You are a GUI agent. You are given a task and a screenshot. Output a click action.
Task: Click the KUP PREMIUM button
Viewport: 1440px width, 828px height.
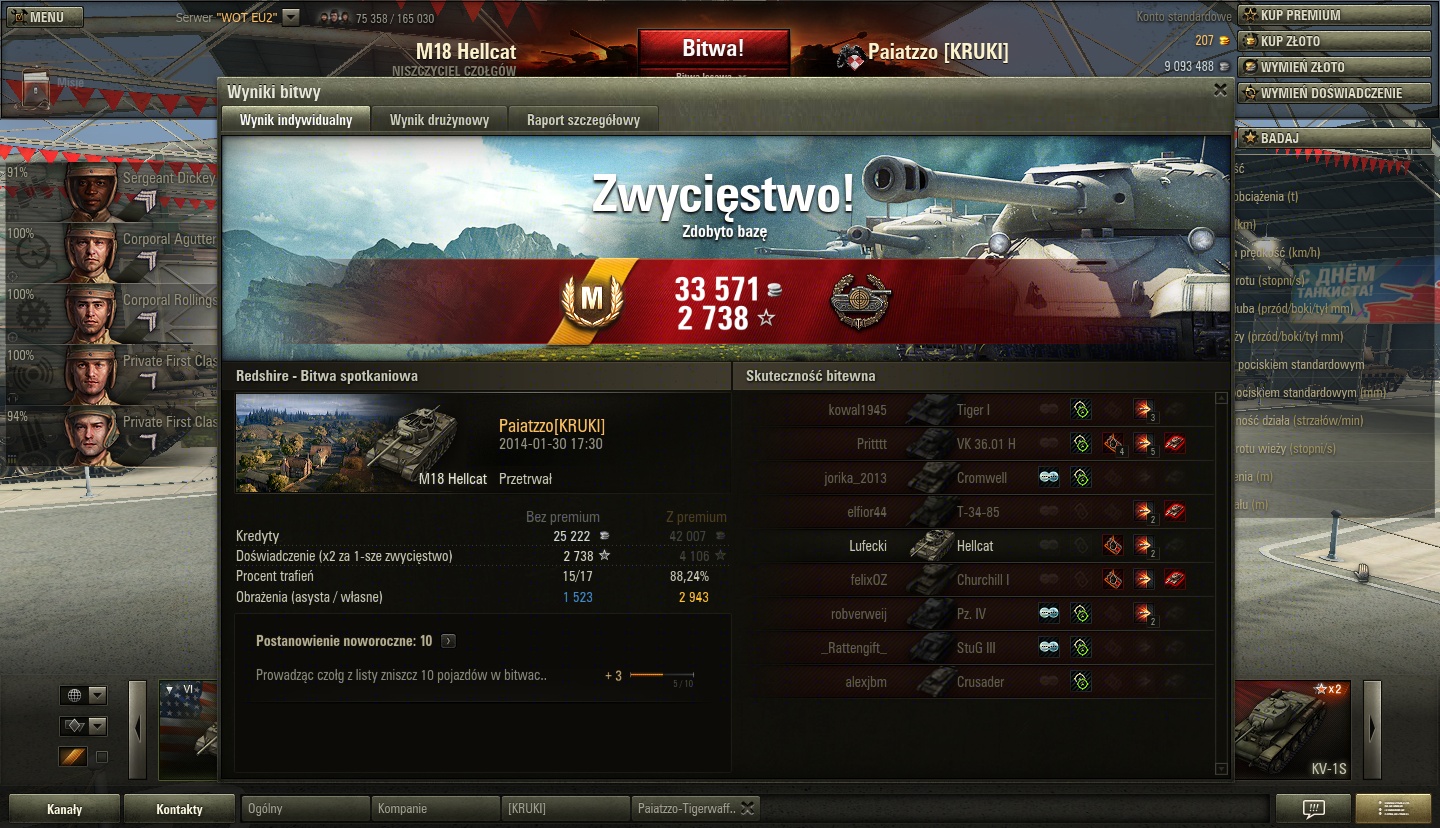point(1335,15)
